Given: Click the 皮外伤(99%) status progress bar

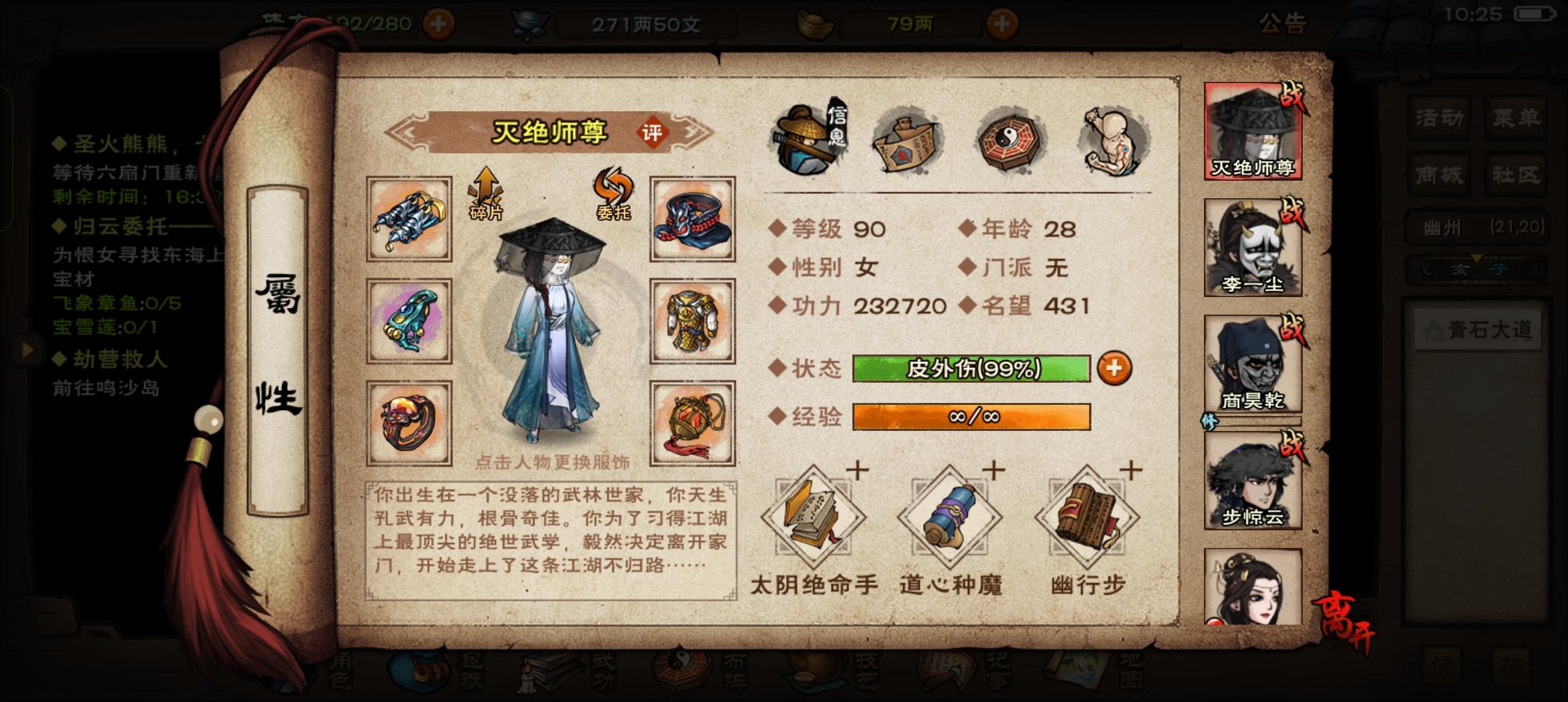Looking at the screenshot, I should coord(971,368).
